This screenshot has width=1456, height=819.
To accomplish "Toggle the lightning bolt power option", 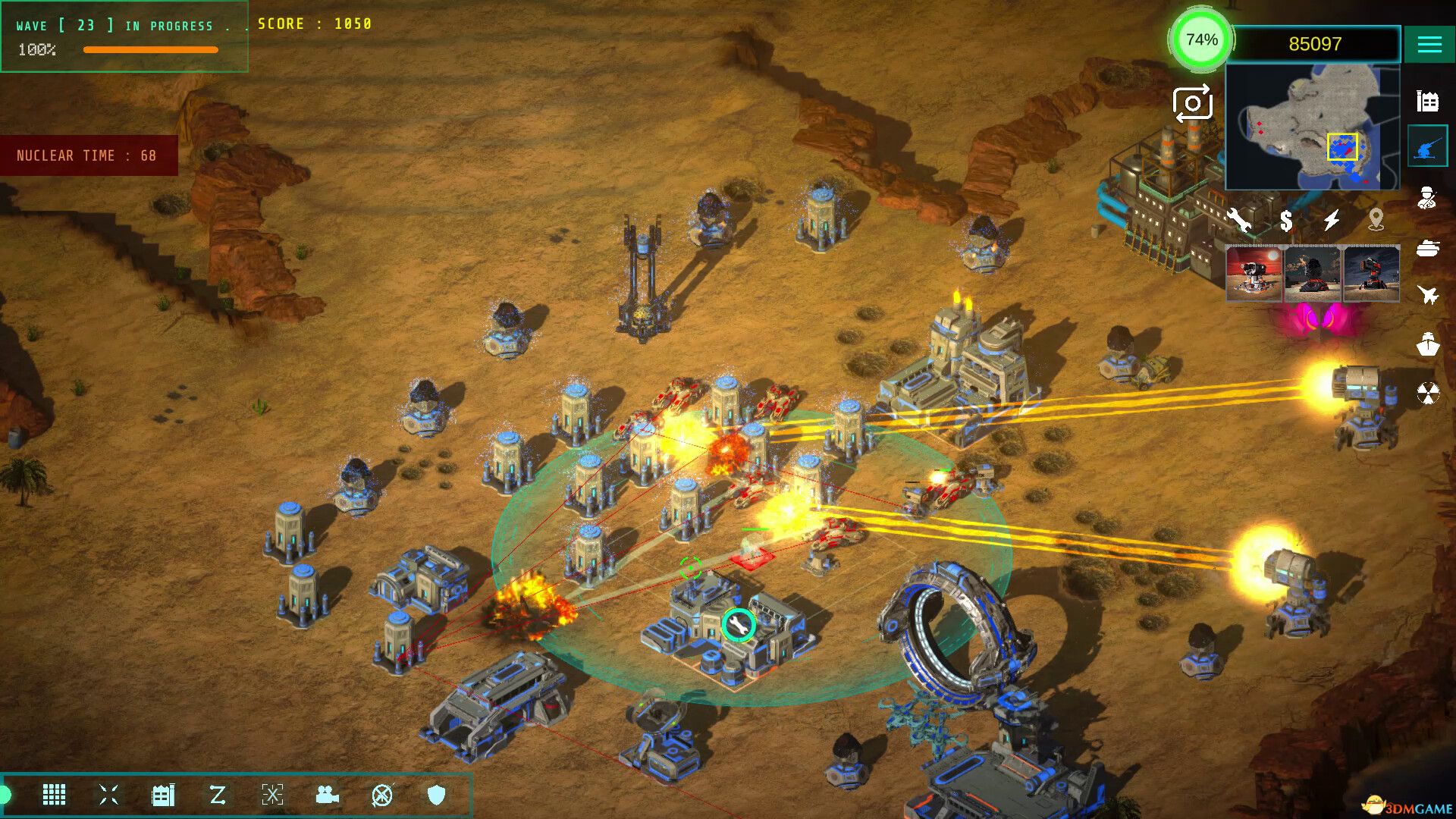I will [x=1332, y=220].
